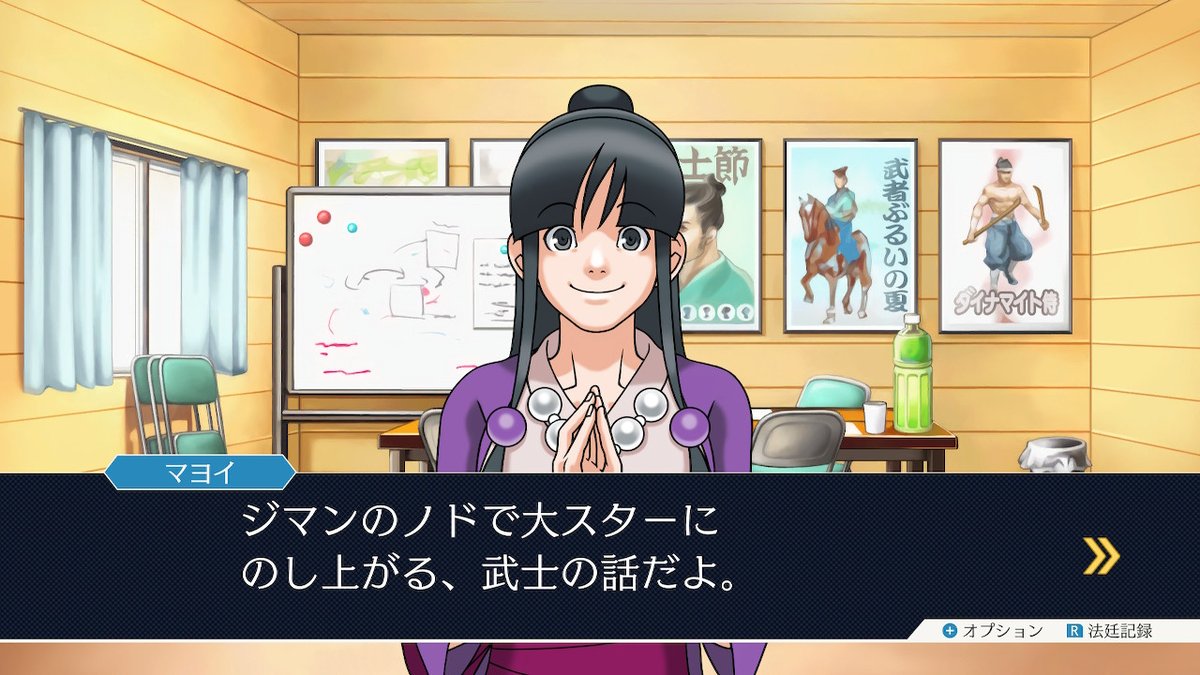Open the 法廷記録 court record
The width and height of the screenshot is (1200, 675).
point(1111,631)
